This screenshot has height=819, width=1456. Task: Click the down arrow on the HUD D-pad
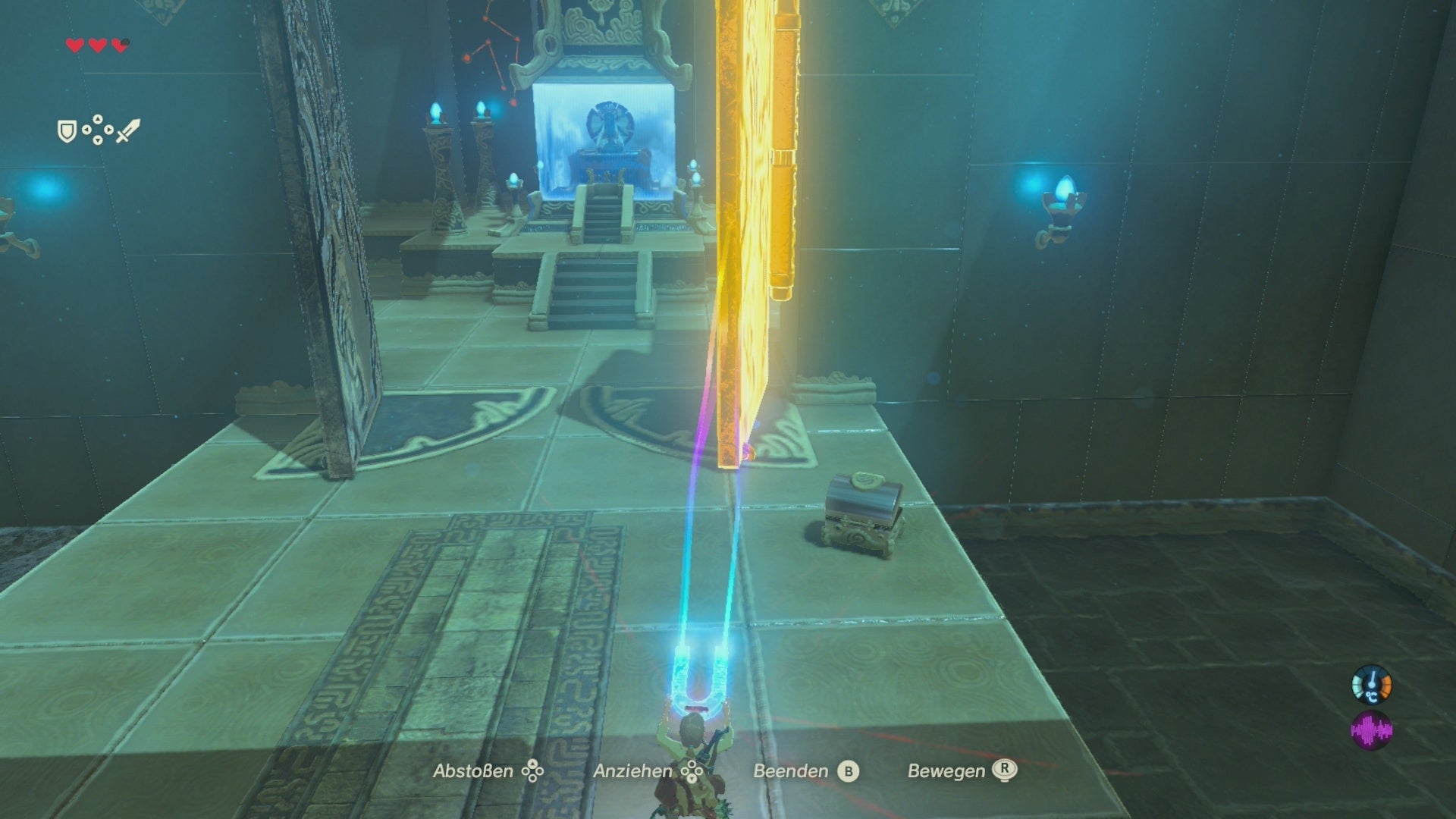tap(97, 142)
